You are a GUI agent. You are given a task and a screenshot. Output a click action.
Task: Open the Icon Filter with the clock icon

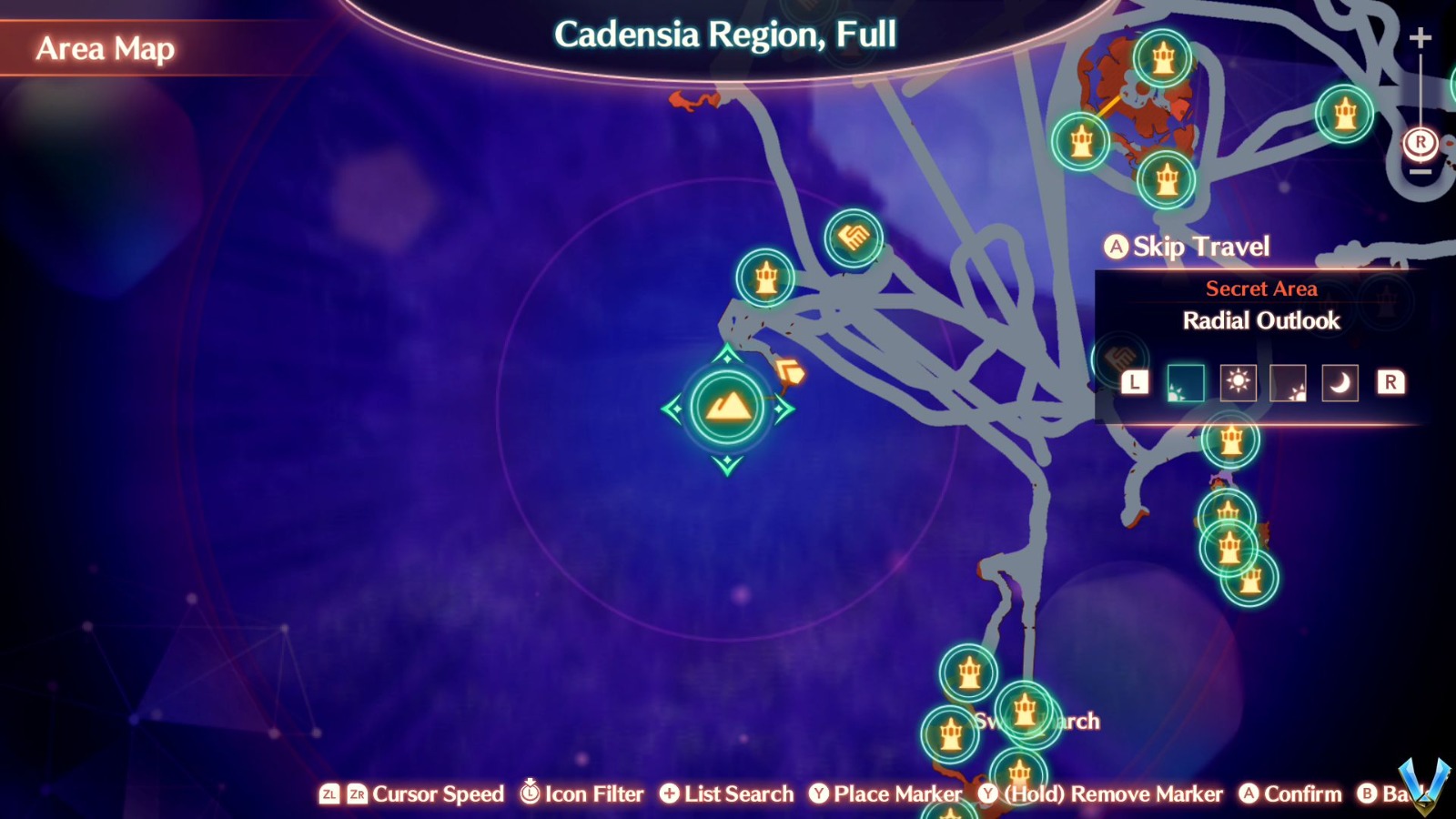[530, 794]
